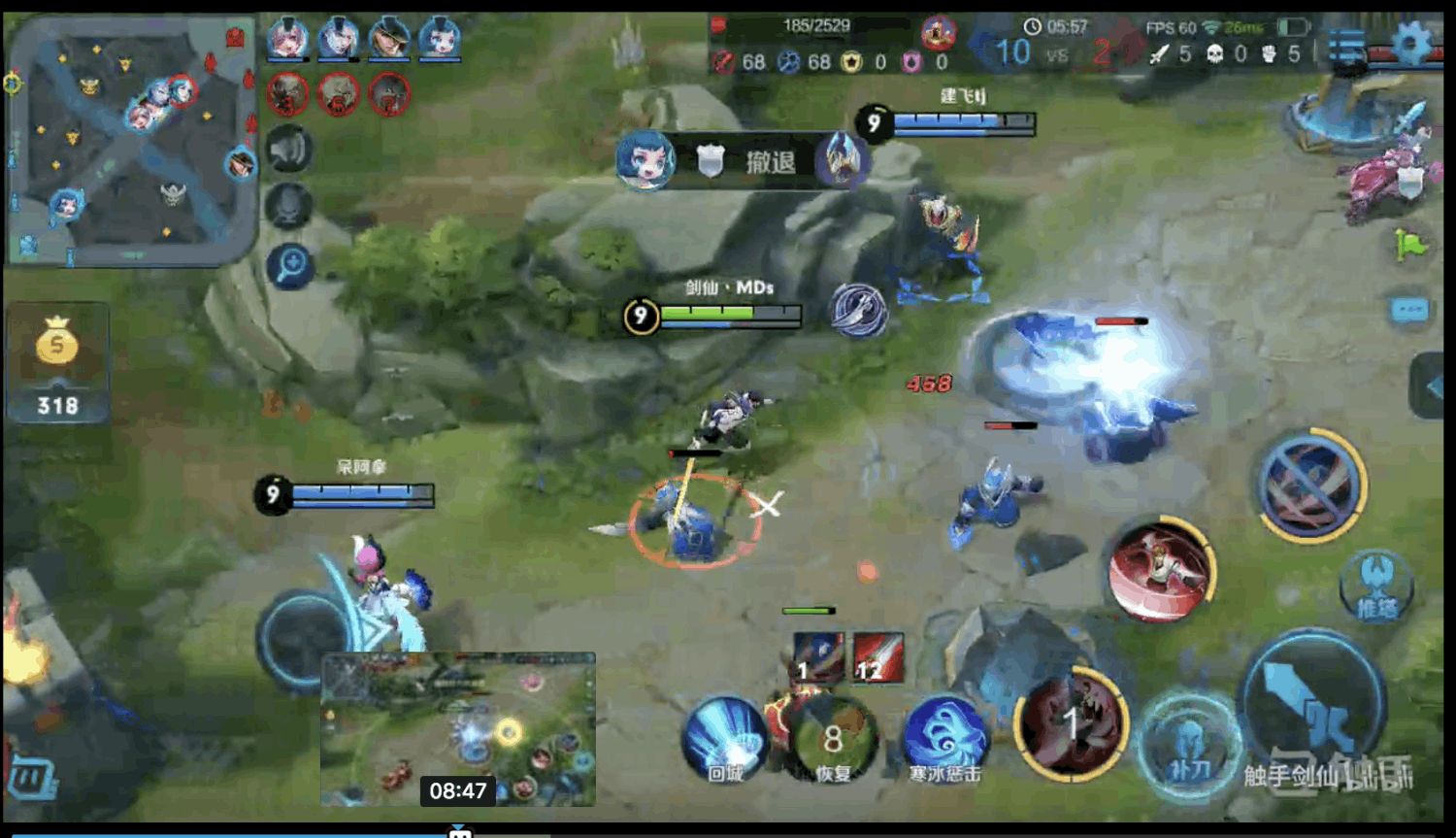Use the 恢复 heal skill

tap(832, 740)
